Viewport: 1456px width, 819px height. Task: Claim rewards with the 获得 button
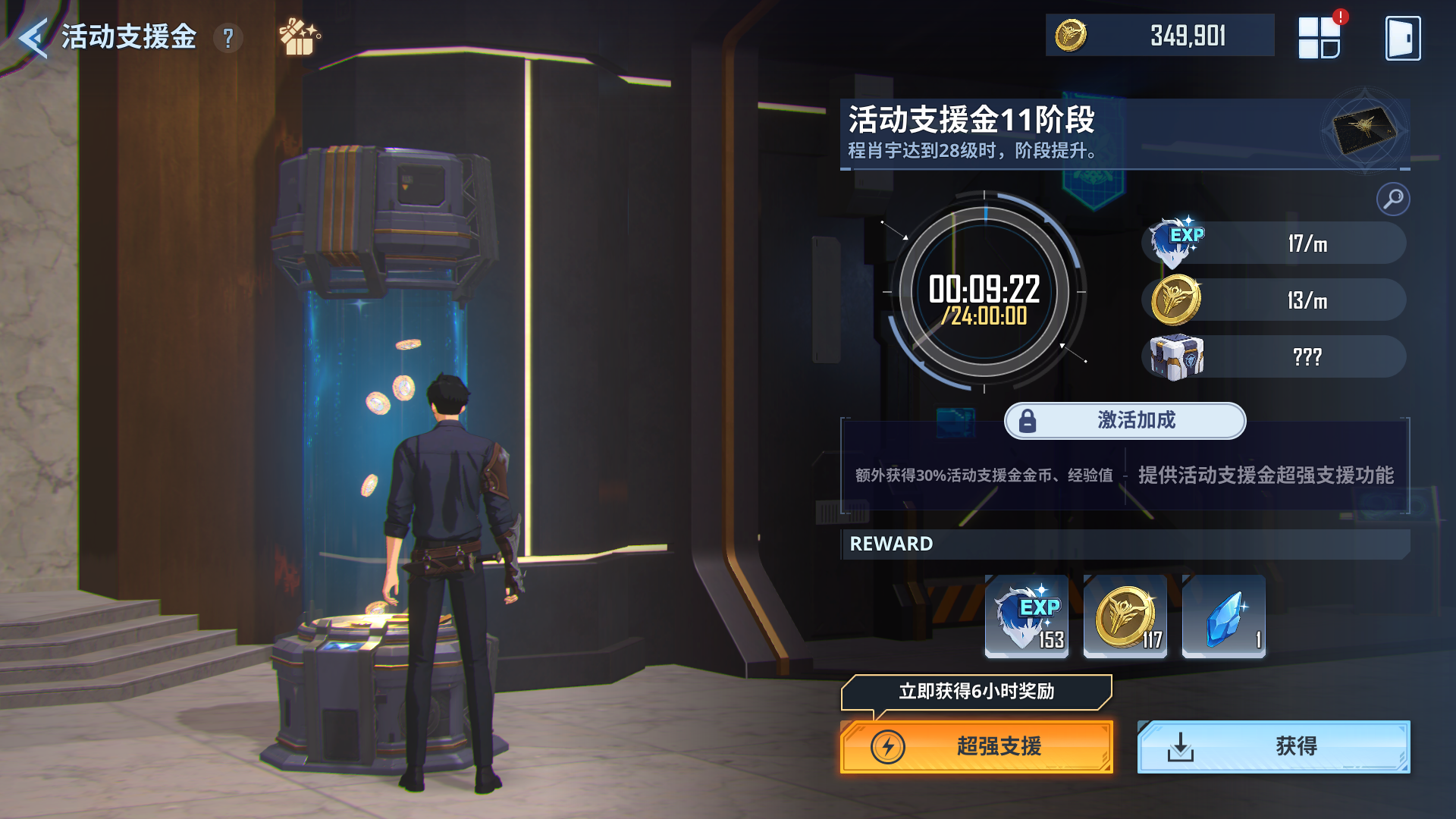pyautogui.click(x=1273, y=747)
